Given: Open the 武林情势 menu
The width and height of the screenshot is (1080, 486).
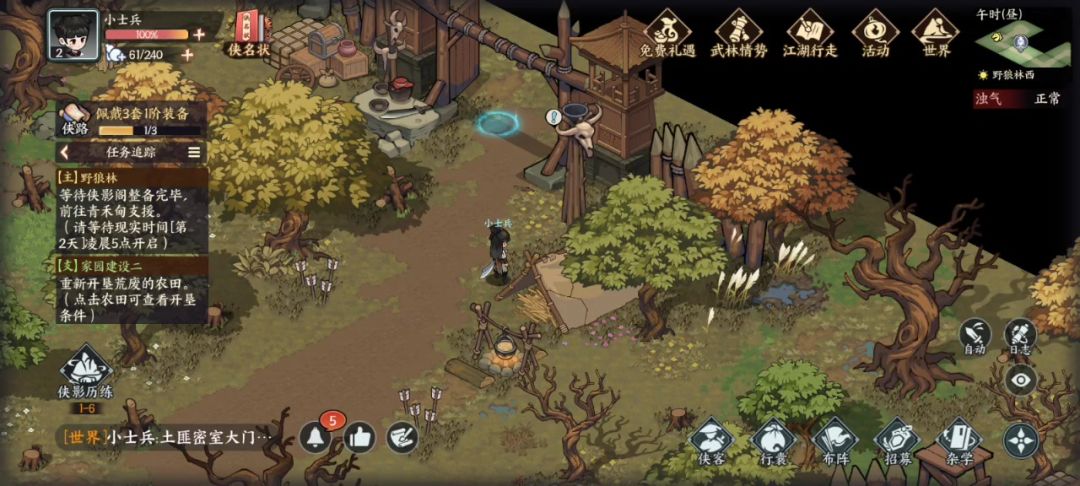Looking at the screenshot, I should pyautogui.click(x=738, y=34).
